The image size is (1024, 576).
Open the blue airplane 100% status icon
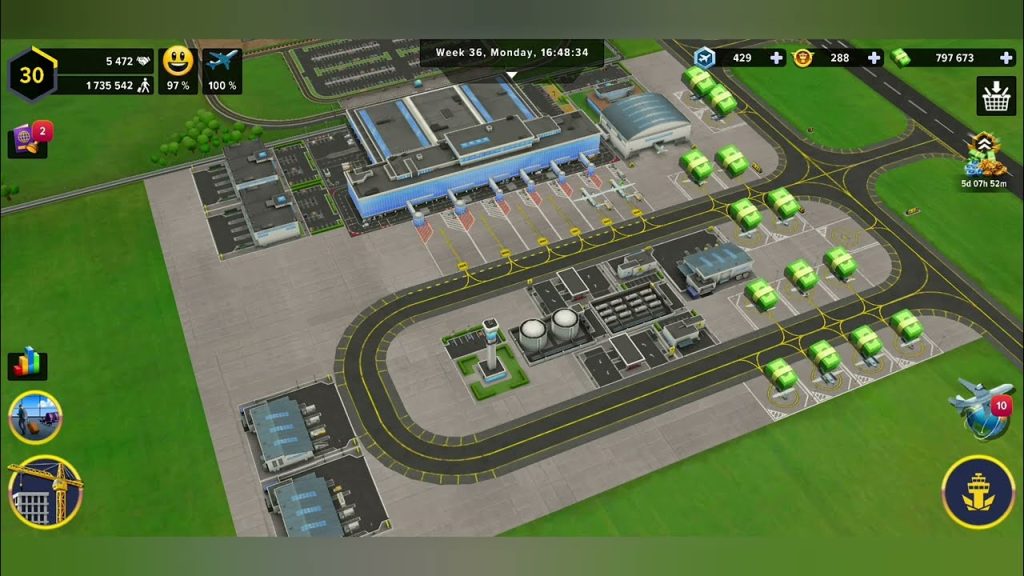point(222,63)
